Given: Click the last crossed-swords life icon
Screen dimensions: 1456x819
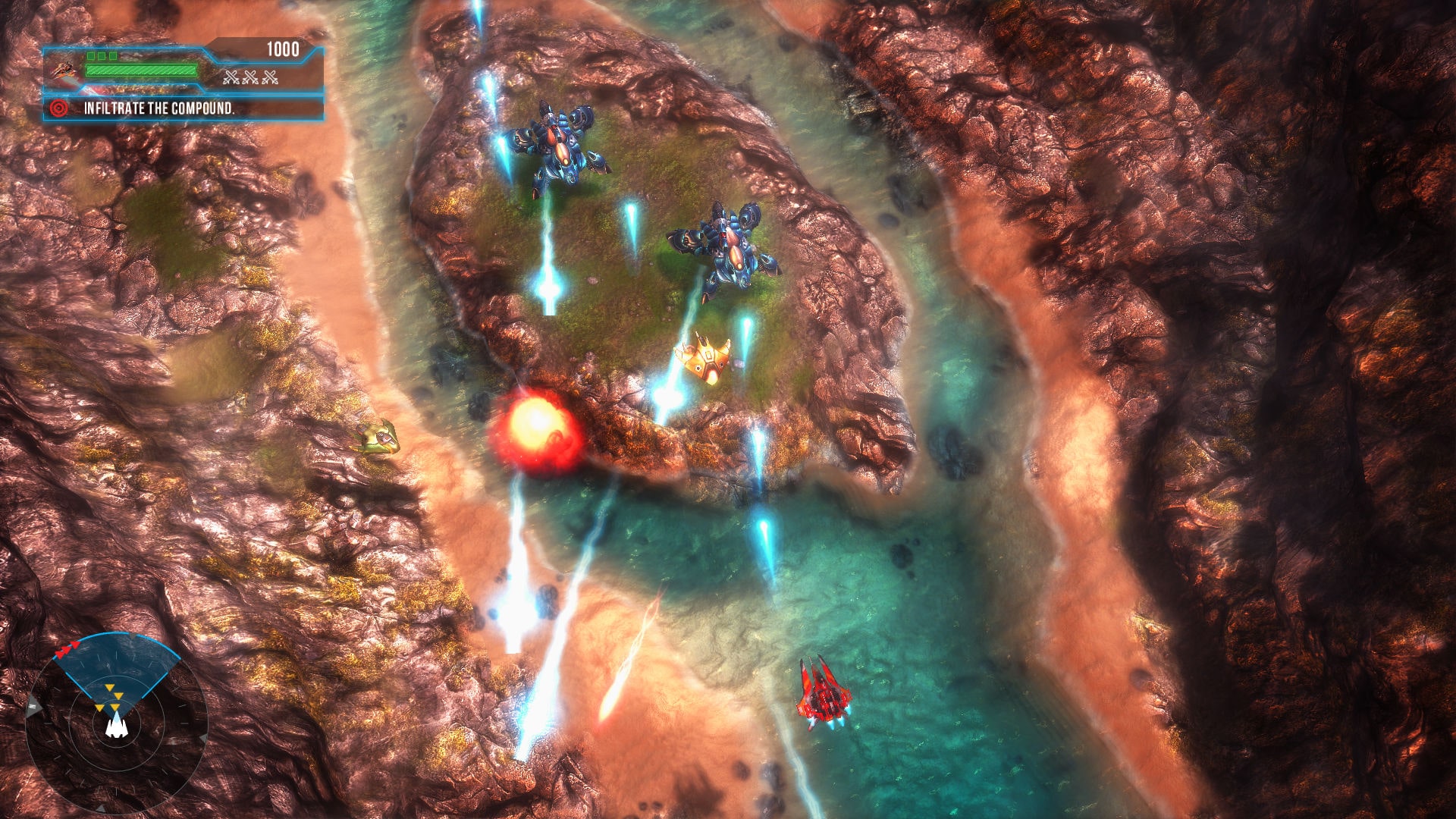Looking at the screenshot, I should coord(269,77).
